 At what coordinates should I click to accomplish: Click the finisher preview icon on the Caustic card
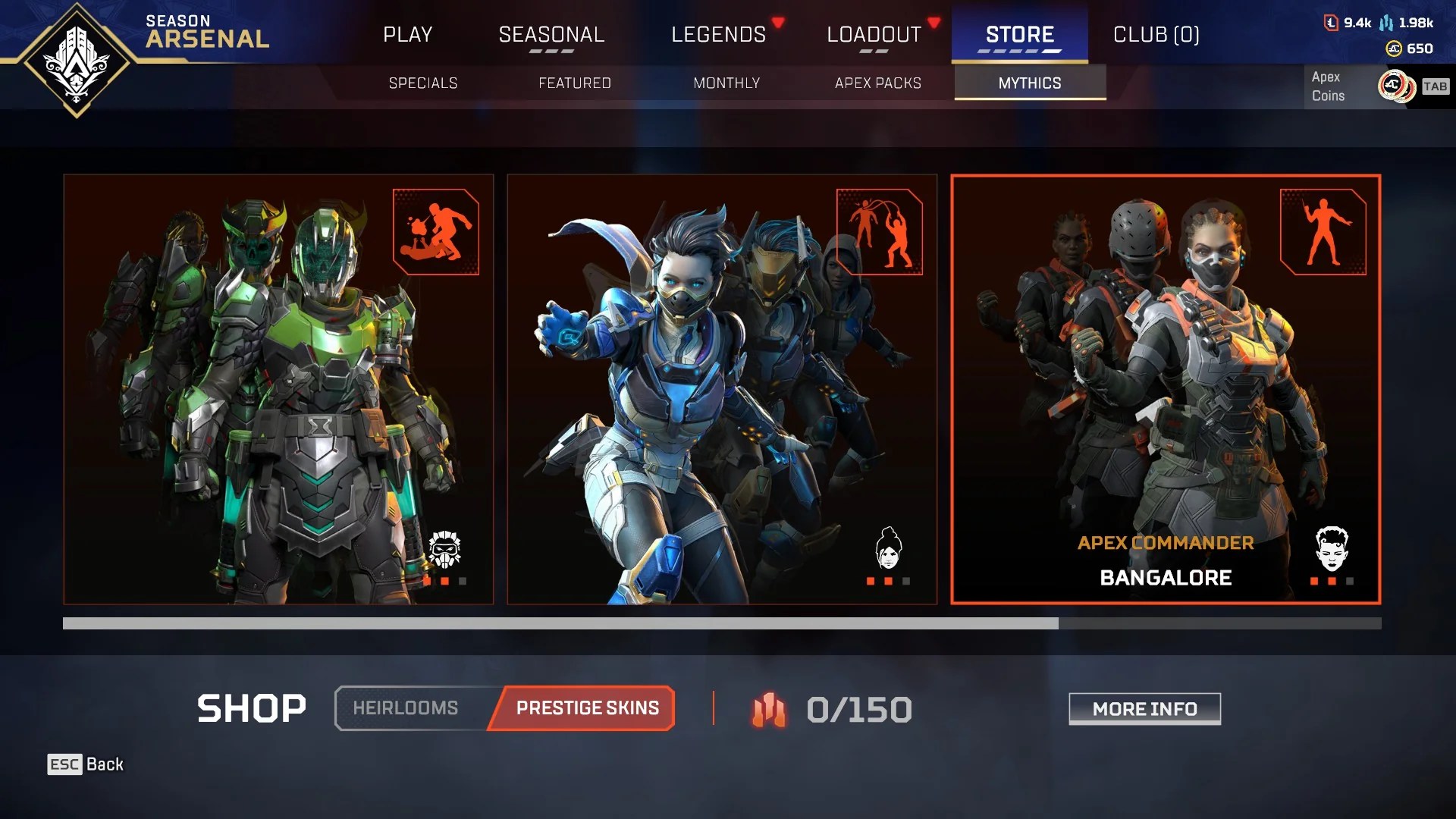[435, 233]
